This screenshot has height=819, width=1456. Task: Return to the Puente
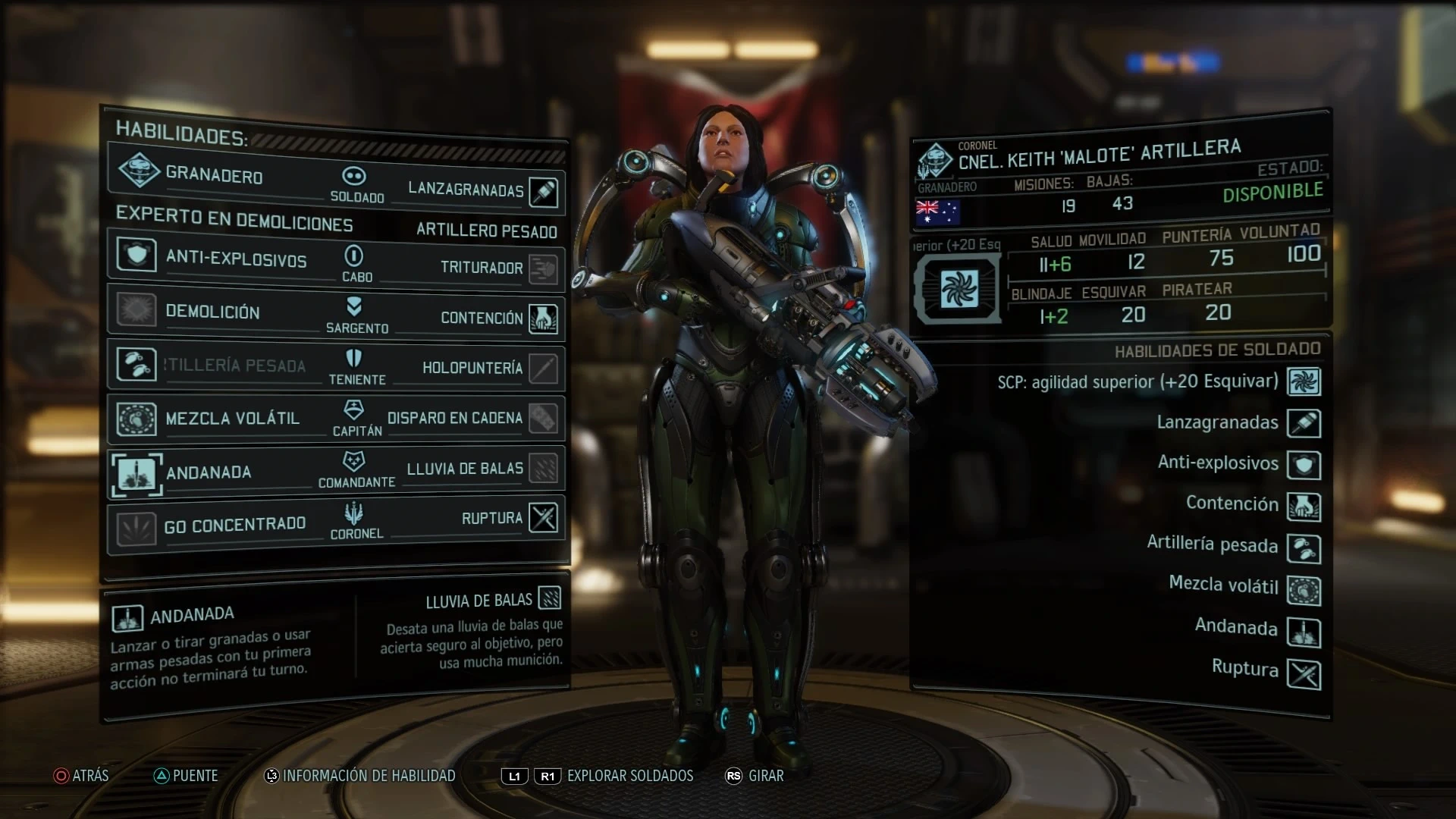pyautogui.click(x=186, y=776)
